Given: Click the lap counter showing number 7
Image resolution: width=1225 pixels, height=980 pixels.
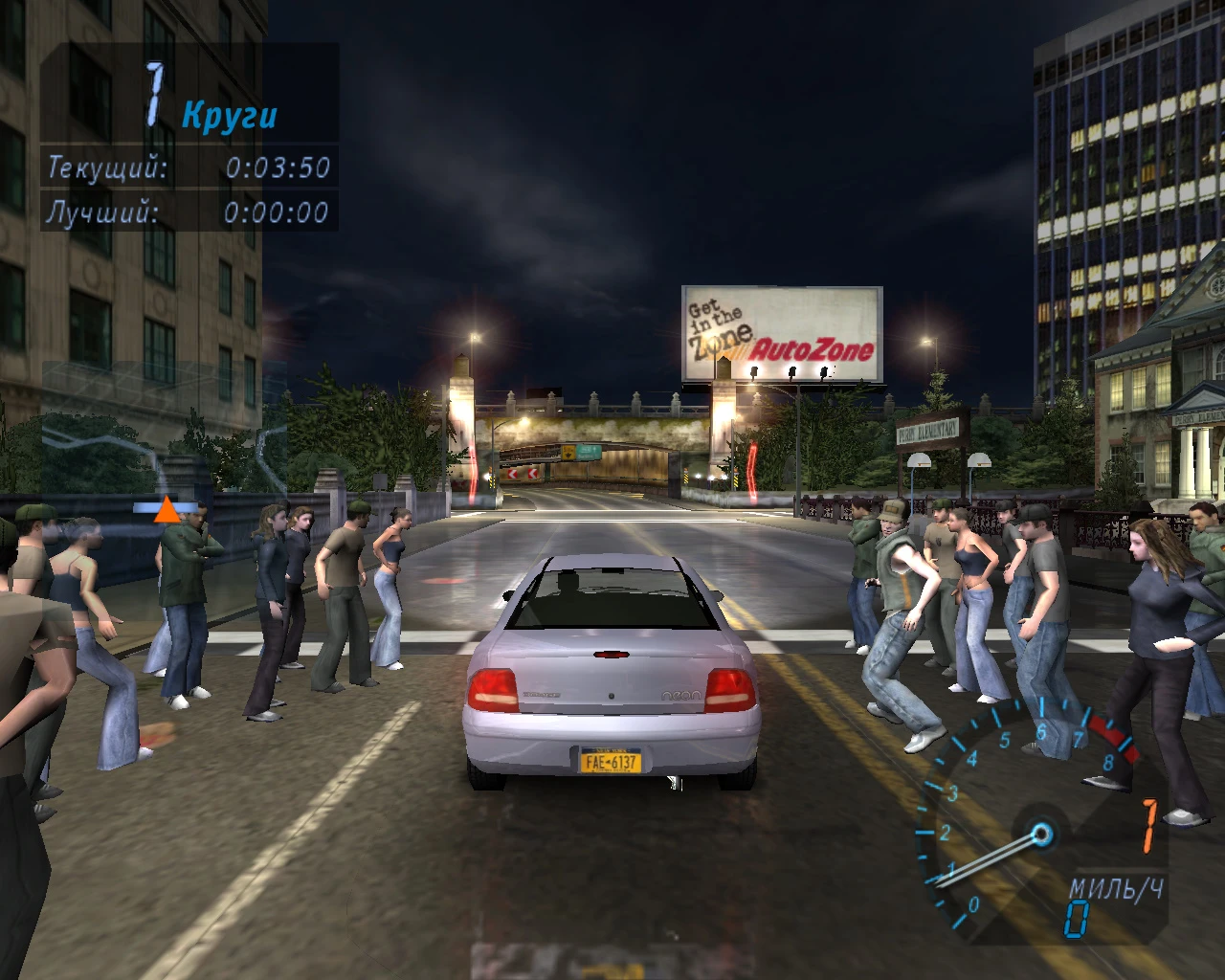Looking at the screenshot, I should point(153,93).
